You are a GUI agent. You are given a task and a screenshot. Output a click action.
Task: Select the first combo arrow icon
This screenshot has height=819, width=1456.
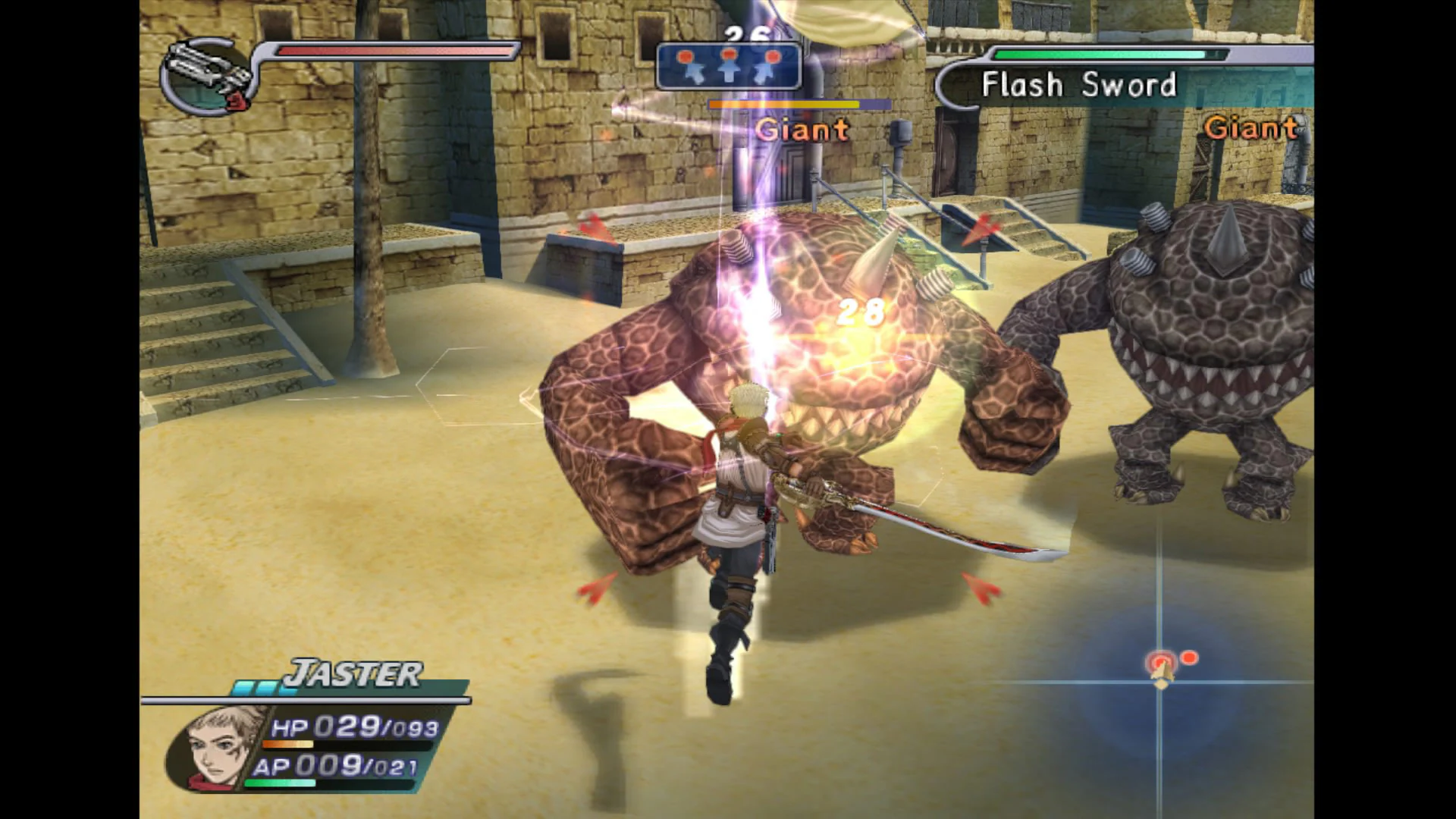click(x=692, y=64)
